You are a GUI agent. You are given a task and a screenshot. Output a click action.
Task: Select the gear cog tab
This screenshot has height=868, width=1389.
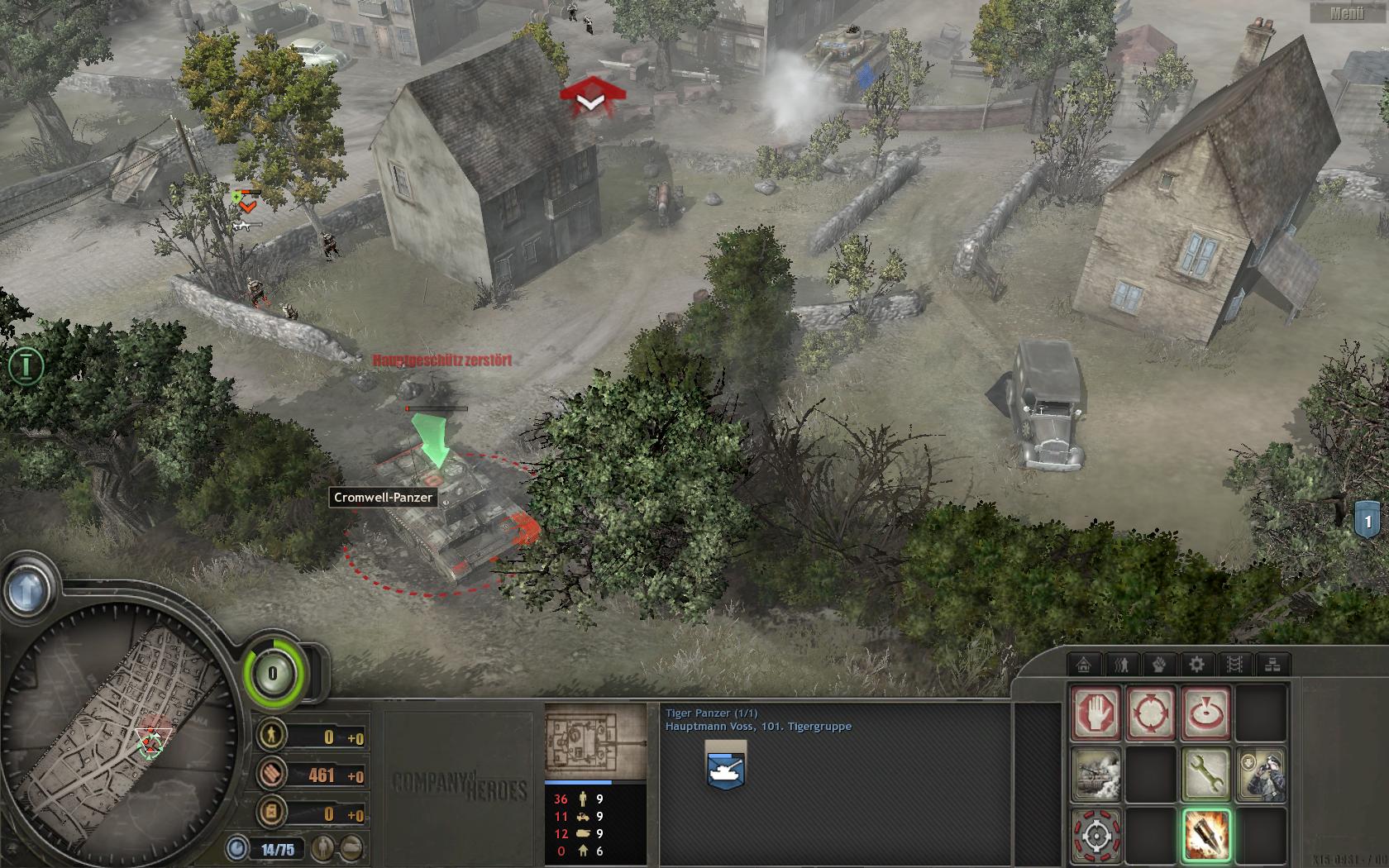[1196, 664]
